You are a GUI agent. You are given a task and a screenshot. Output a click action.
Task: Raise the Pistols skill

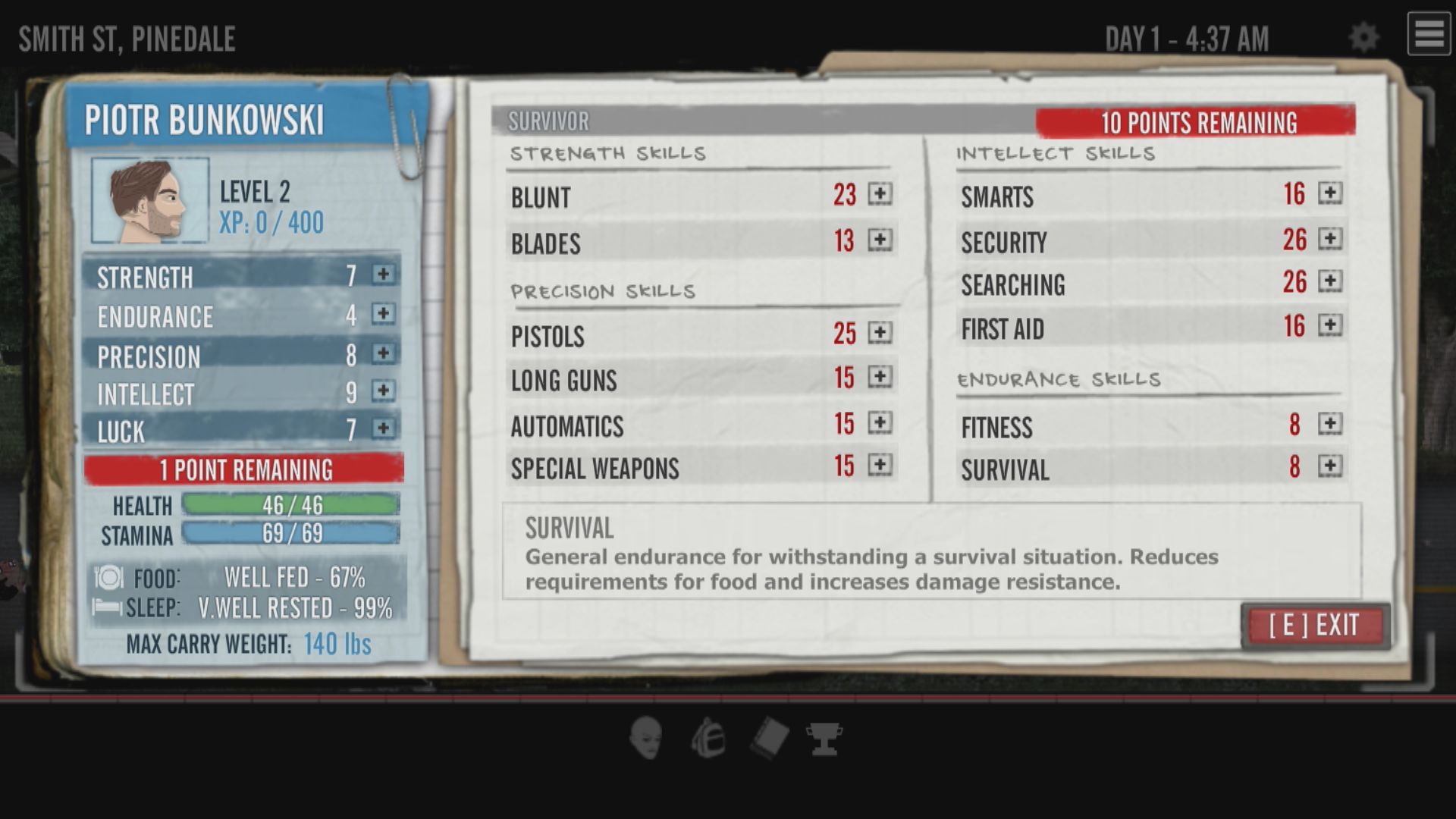click(880, 333)
